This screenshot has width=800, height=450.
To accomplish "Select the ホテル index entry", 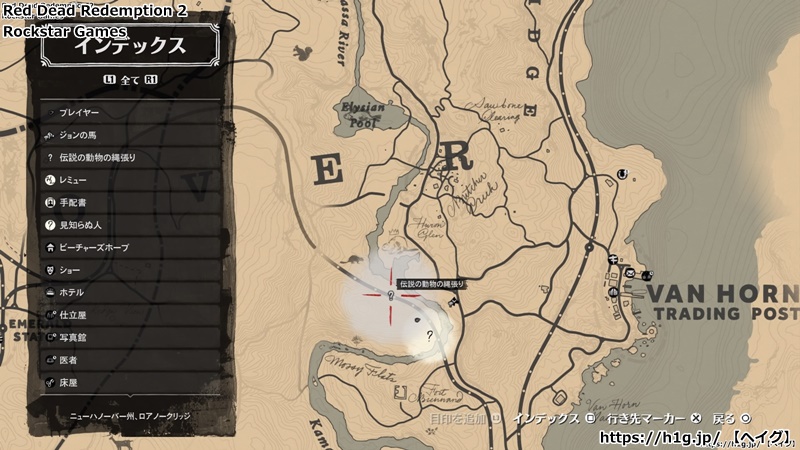I will pyautogui.click(x=128, y=292).
